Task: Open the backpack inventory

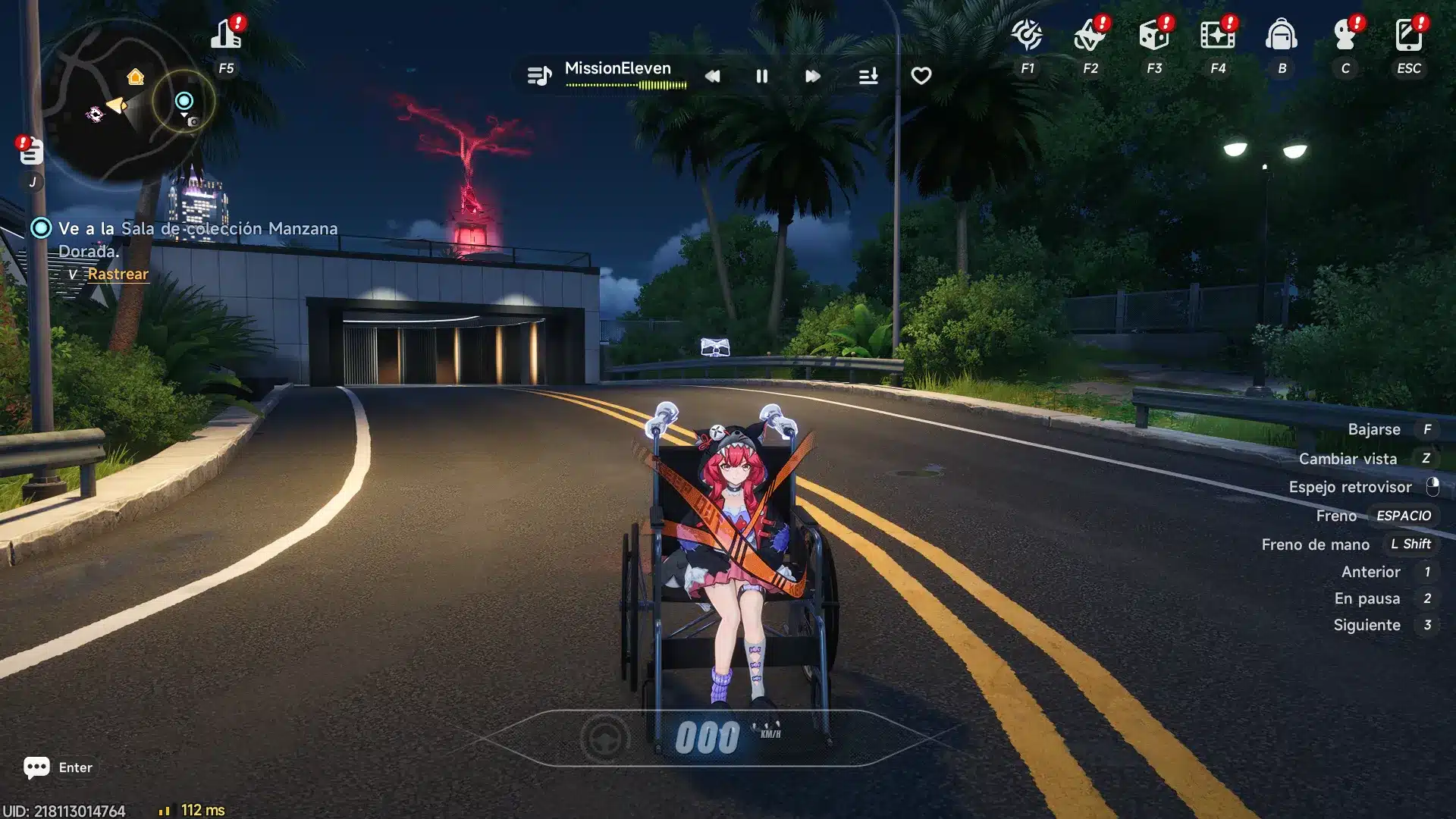Action: (1282, 36)
